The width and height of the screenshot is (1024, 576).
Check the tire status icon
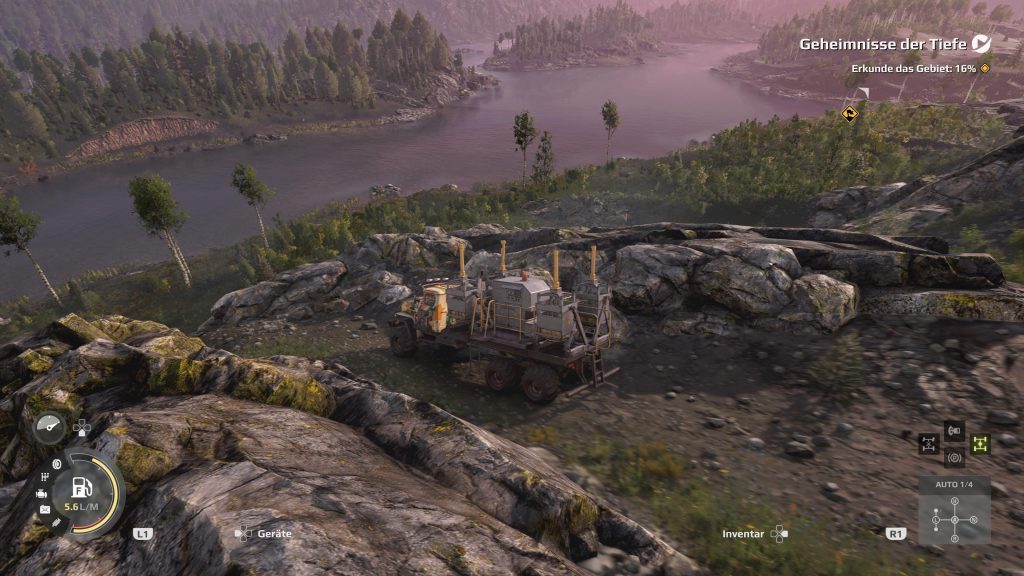56,463
